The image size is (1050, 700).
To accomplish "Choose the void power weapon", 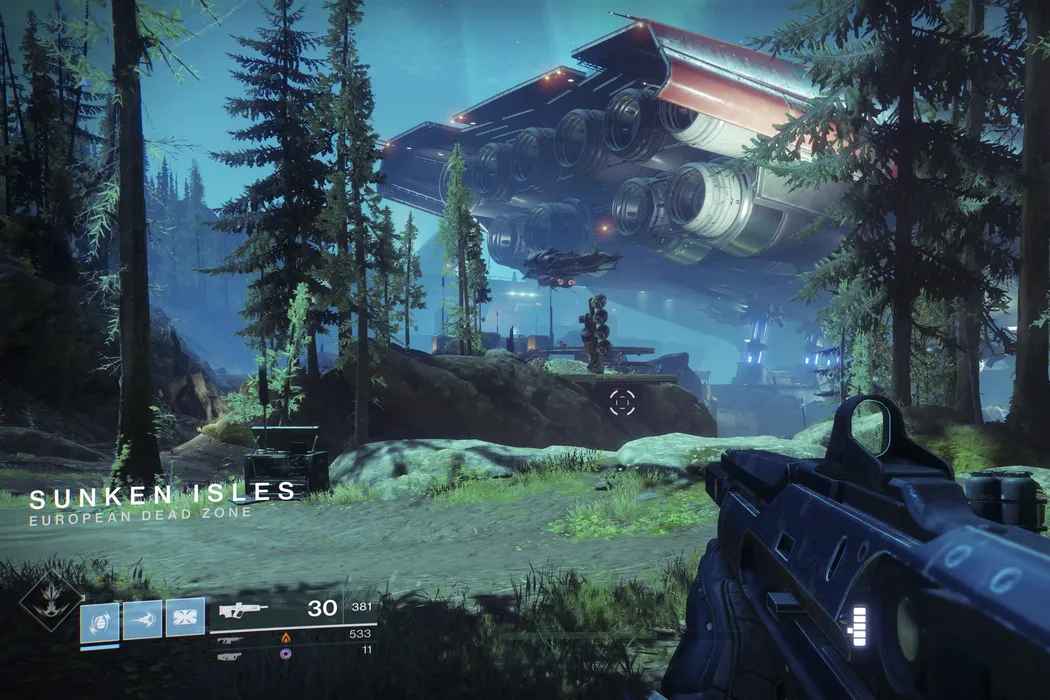I will coord(230,656).
